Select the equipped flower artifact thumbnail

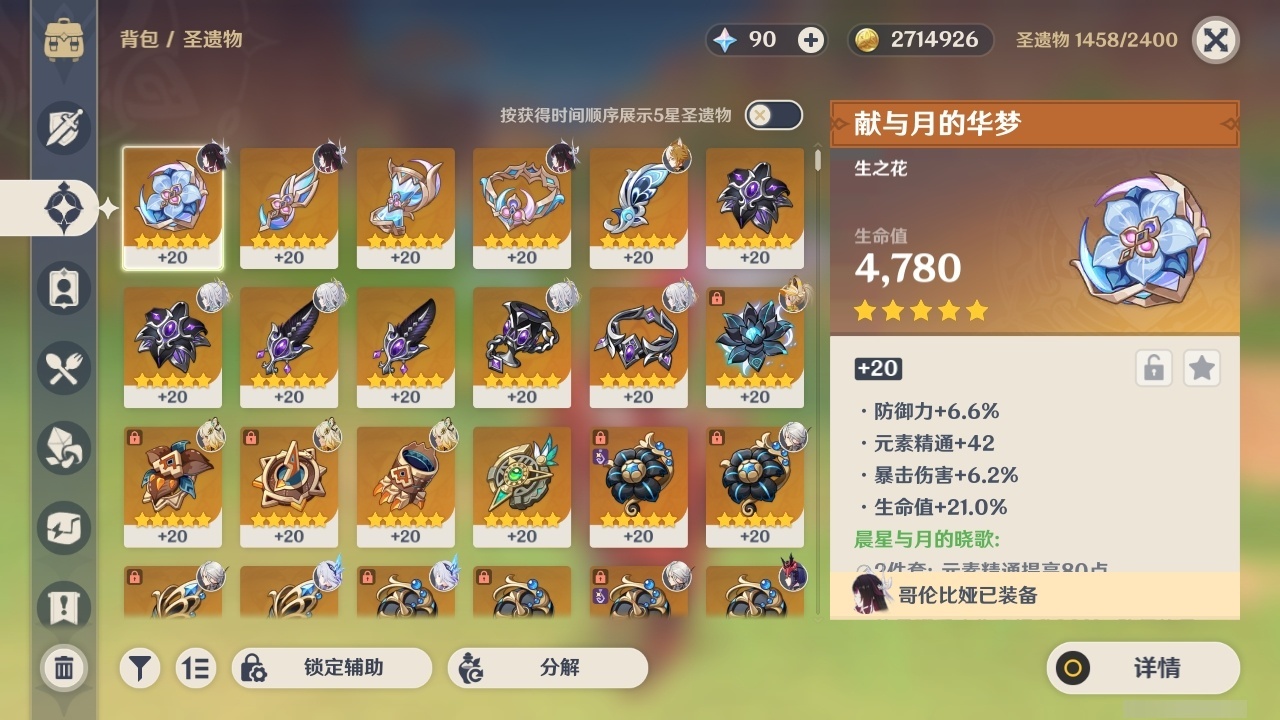(173, 207)
